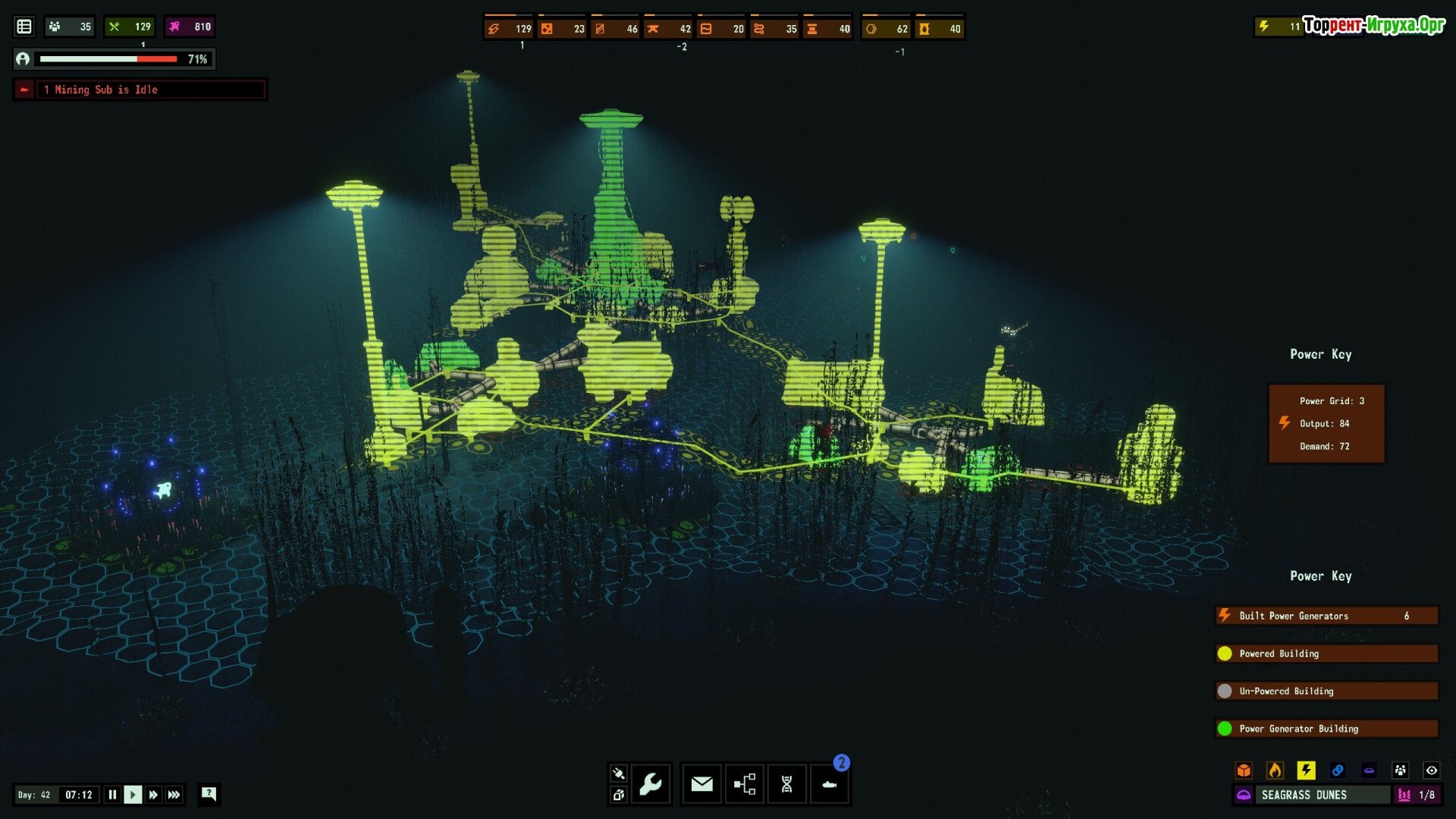Click the Seagrass Dunes location label

1304,795
